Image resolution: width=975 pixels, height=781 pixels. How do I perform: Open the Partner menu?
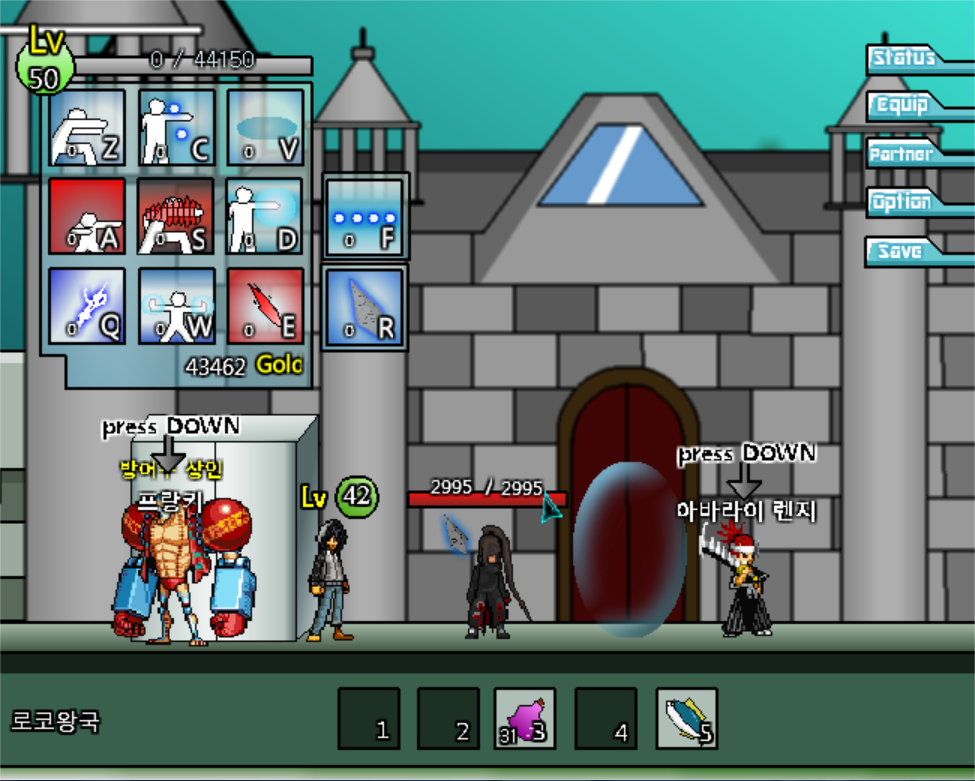[905, 154]
